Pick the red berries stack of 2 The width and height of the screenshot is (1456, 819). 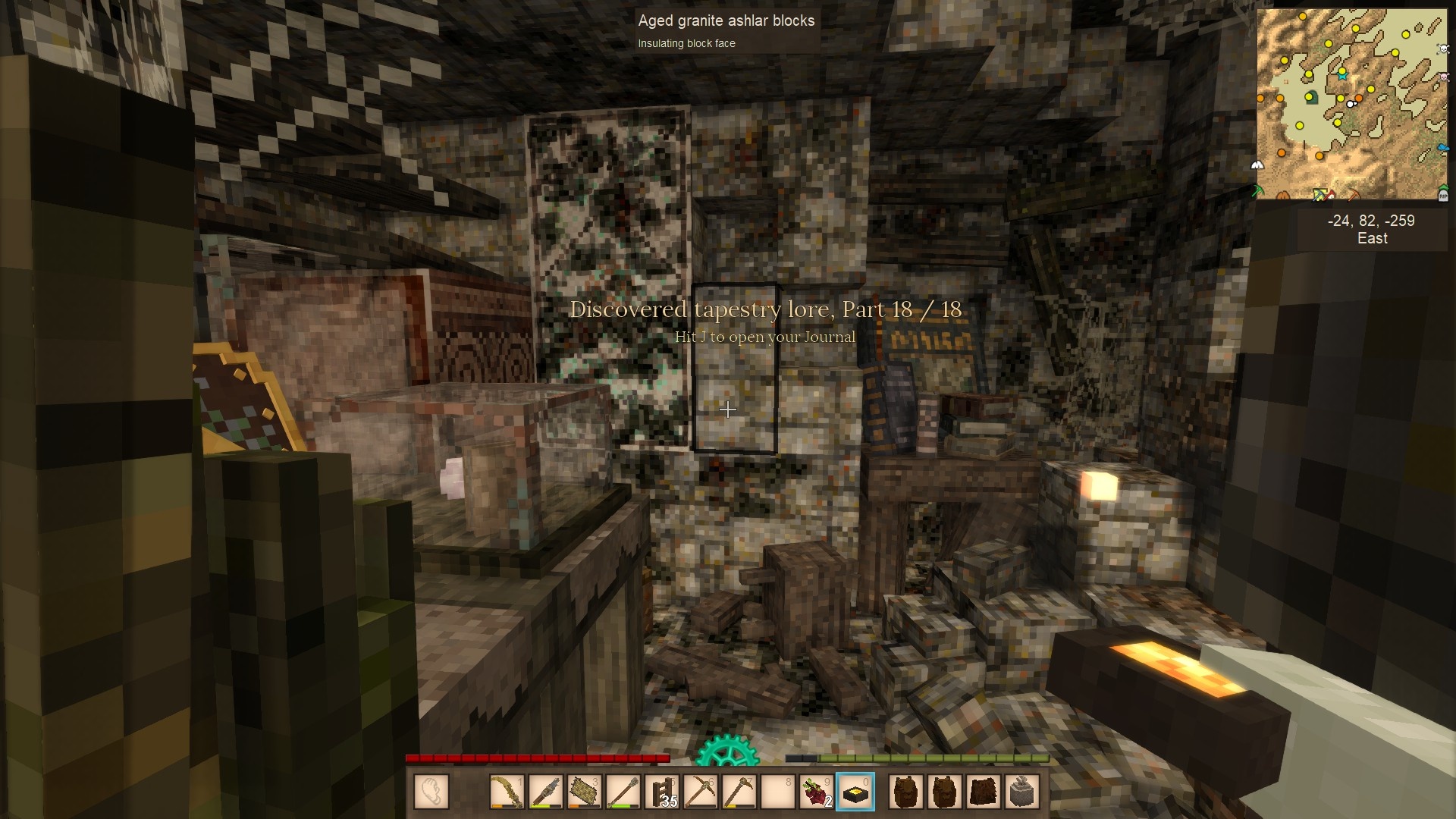[x=816, y=792]
